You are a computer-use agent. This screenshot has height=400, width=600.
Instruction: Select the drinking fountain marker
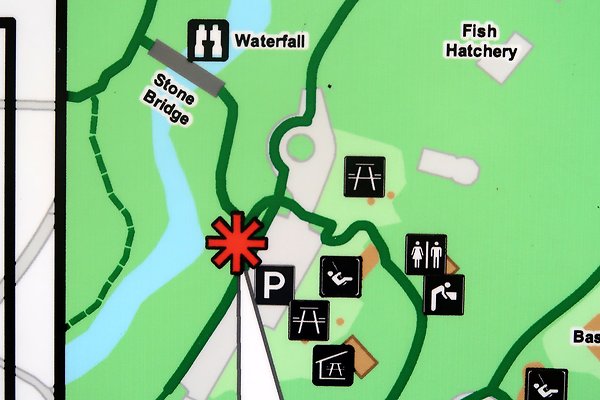[x=443, y=294]
